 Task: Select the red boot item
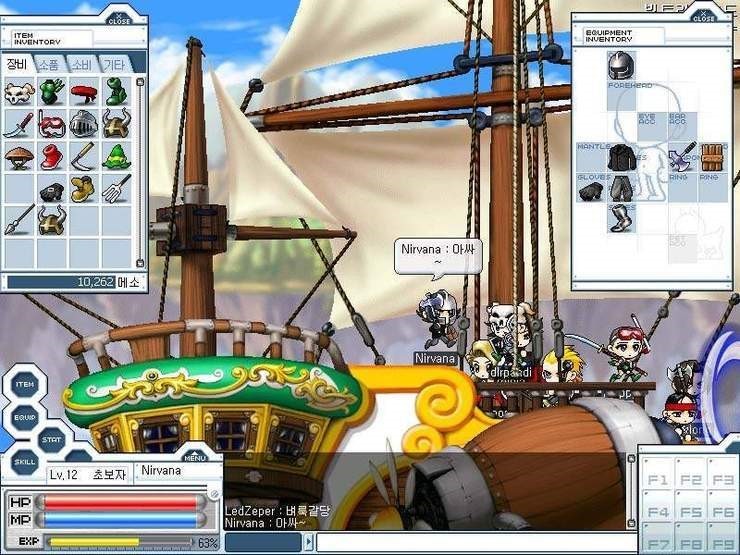(x=51, y=157)
